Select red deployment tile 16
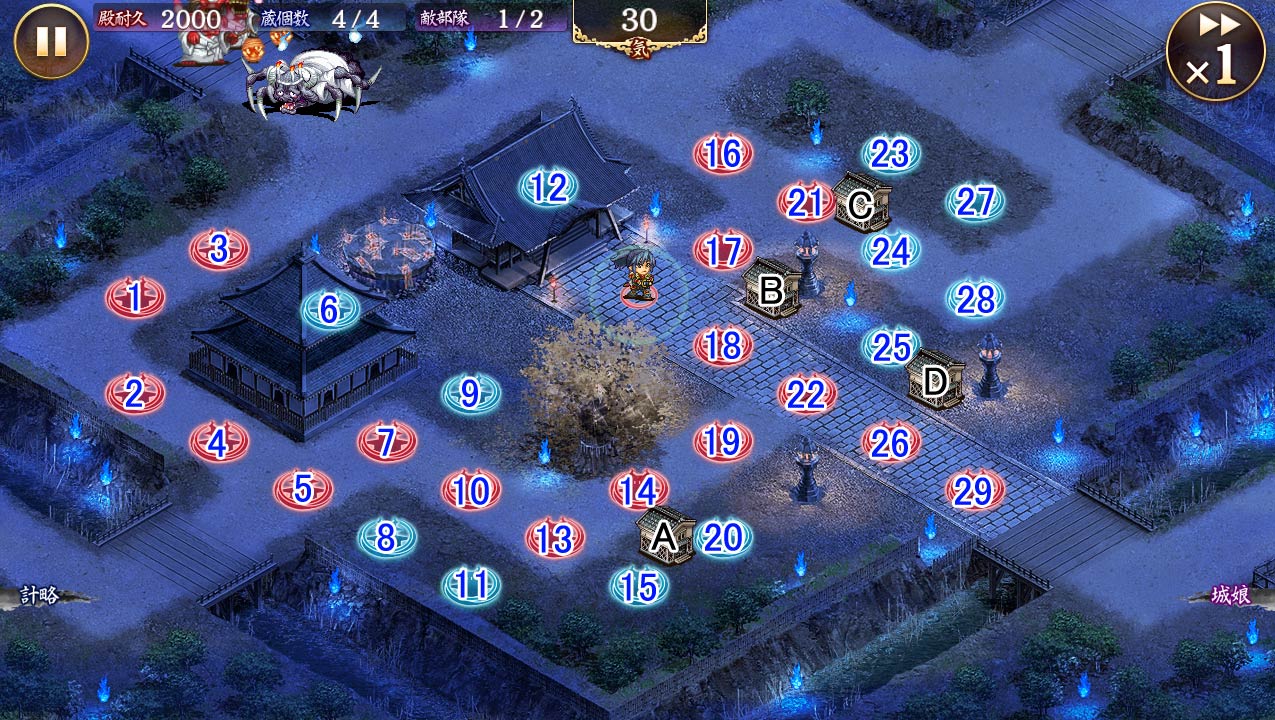 pyautogui.click(x=723, y=154)
